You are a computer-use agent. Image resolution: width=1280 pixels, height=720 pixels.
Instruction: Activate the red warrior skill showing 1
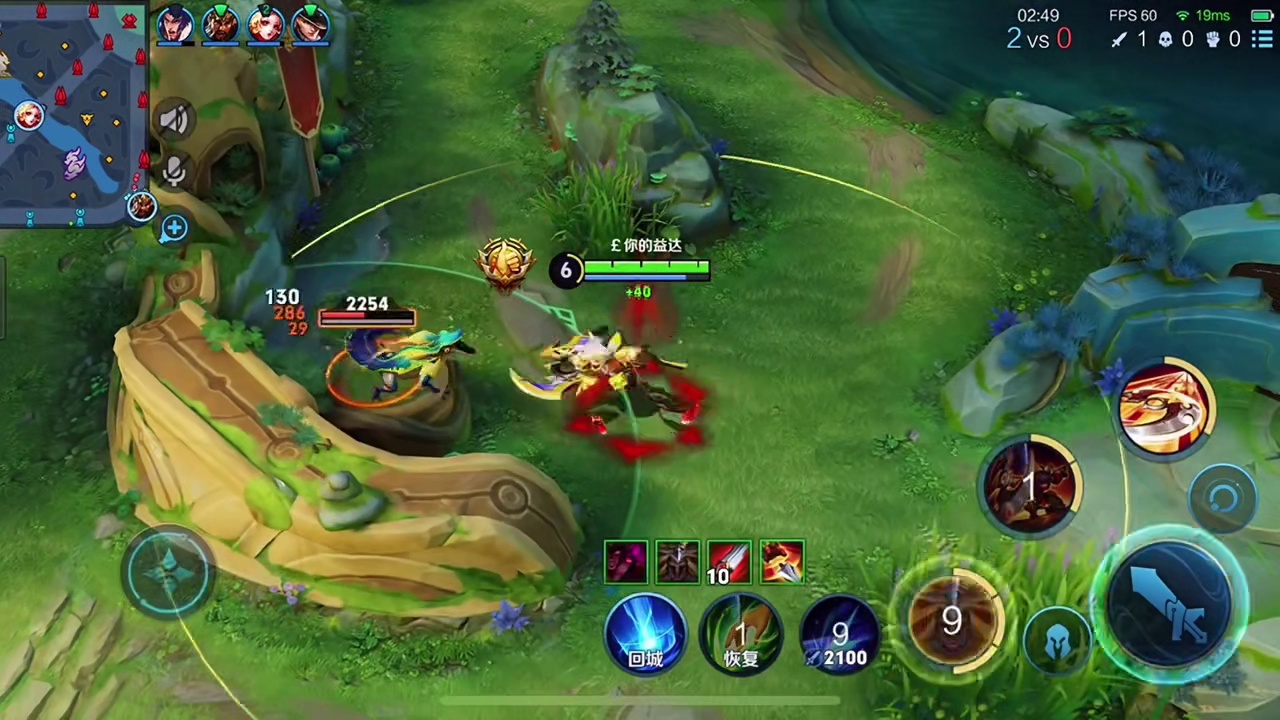1030,485
